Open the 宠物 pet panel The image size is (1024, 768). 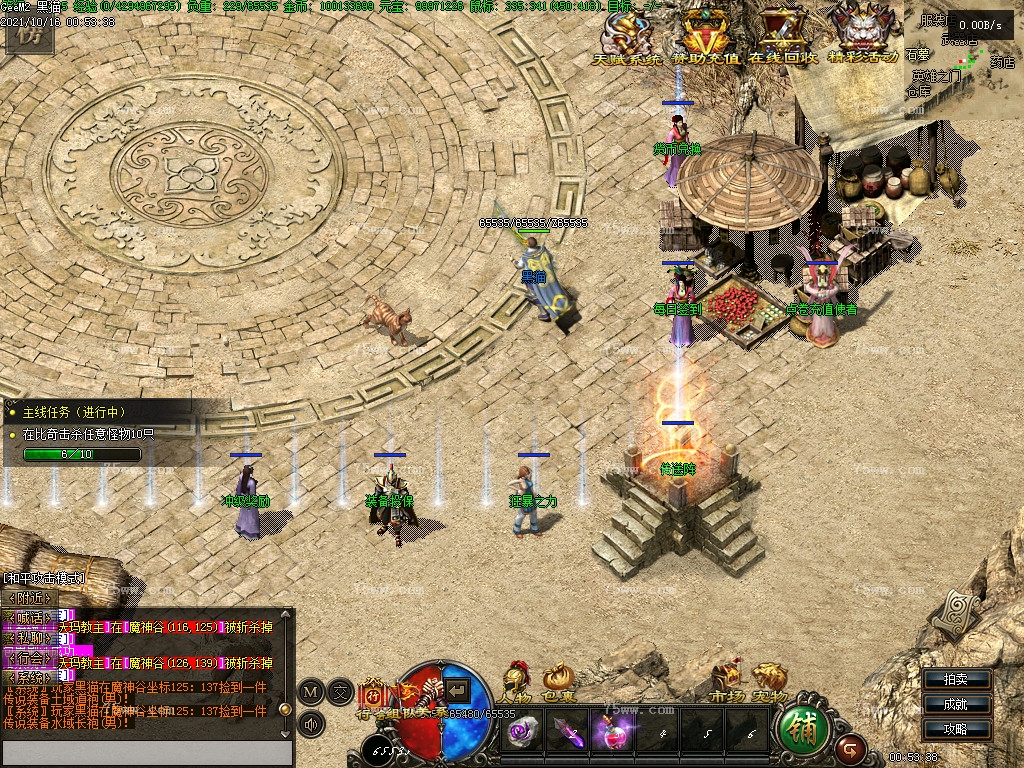(769, 681)
